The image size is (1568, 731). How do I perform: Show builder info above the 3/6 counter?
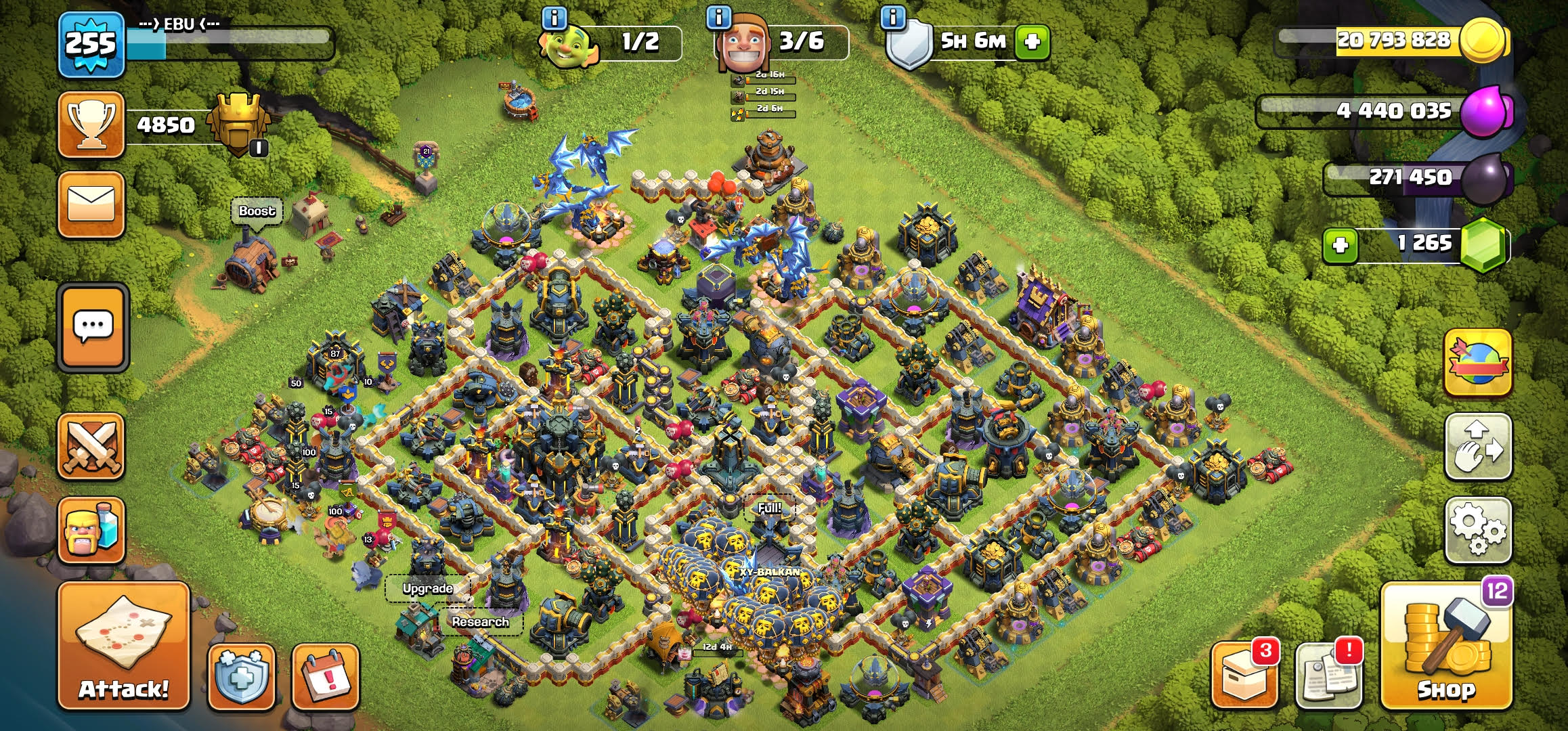[718, 18]
